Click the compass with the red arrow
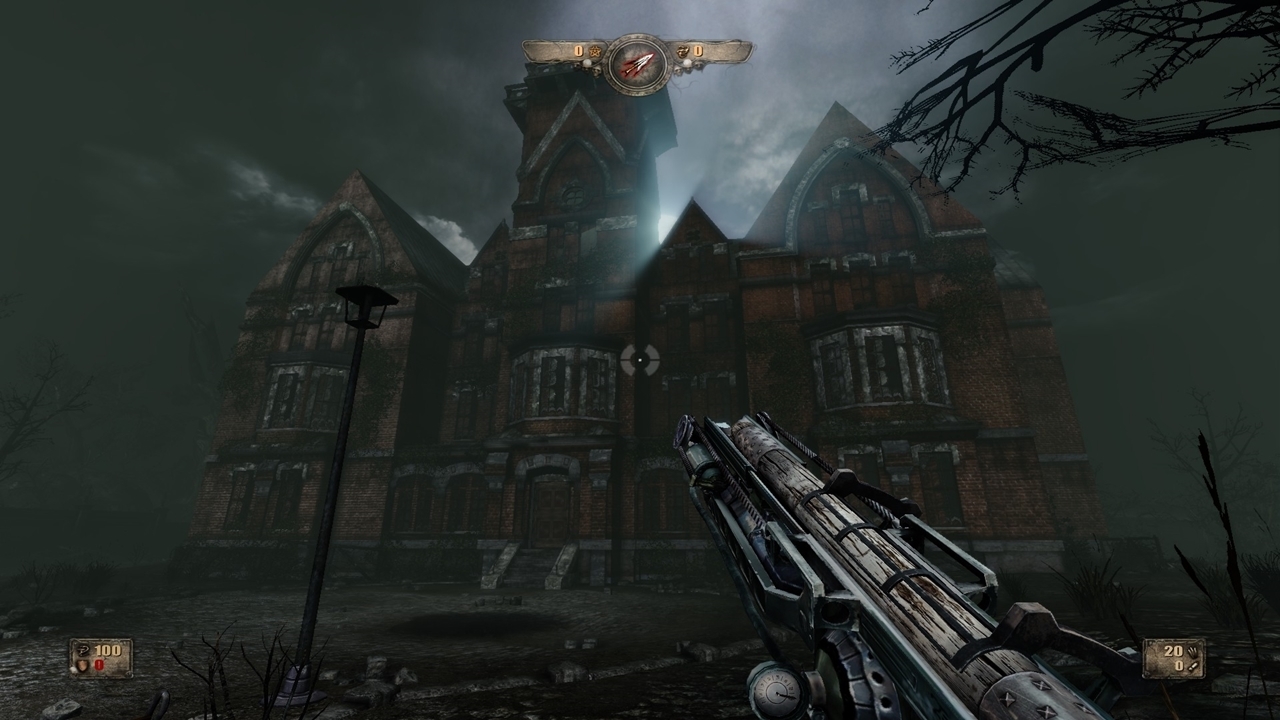 [637, 64]
